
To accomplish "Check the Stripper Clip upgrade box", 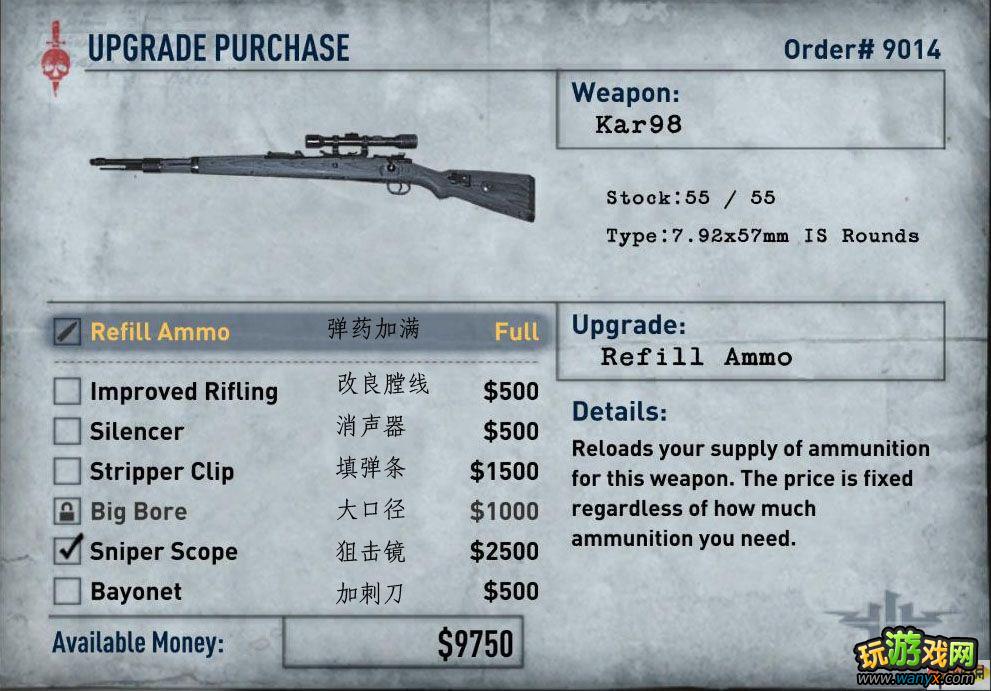I will point(67,471).
